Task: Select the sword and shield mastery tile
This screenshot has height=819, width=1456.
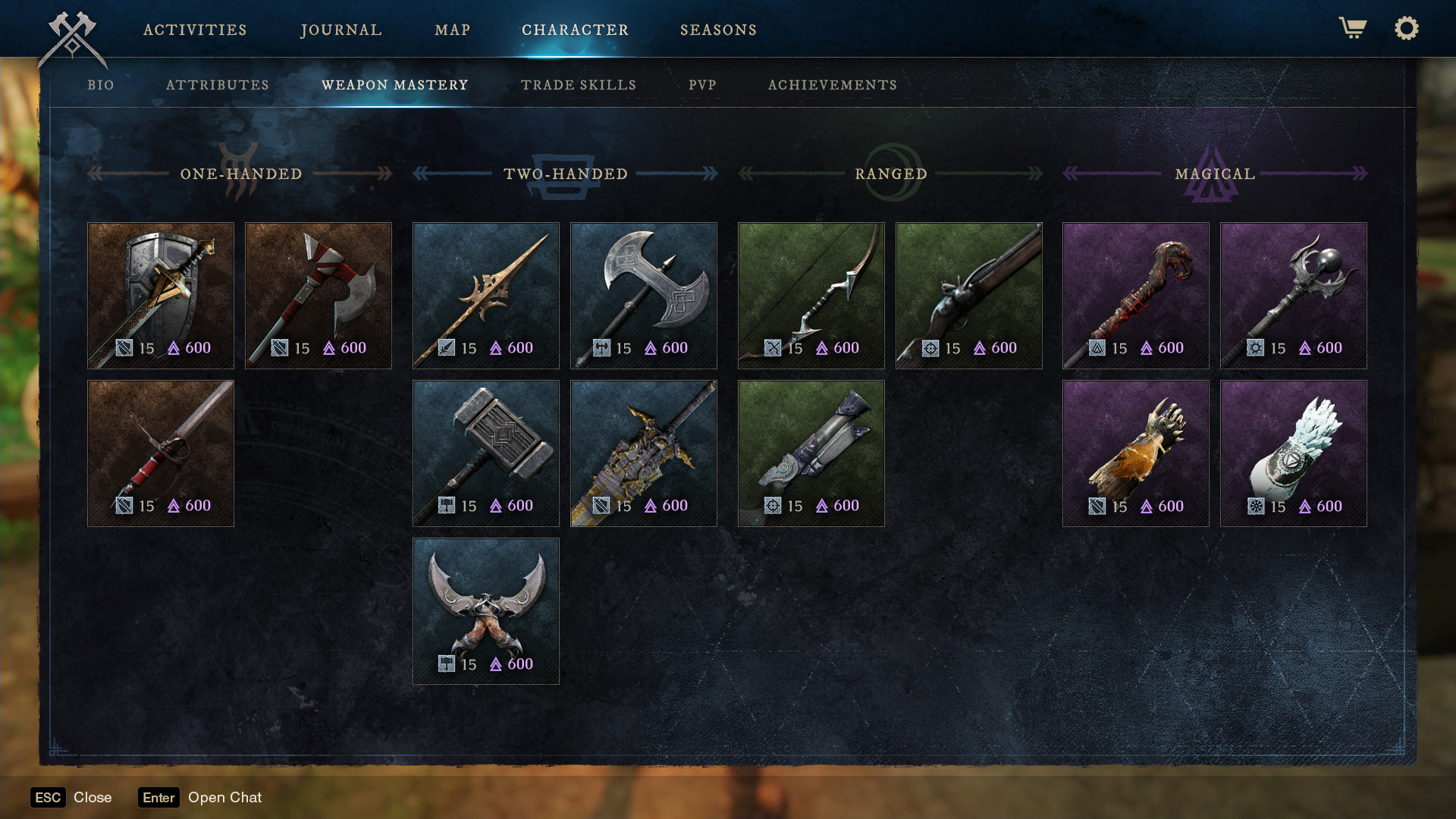Action: (161, 296)
